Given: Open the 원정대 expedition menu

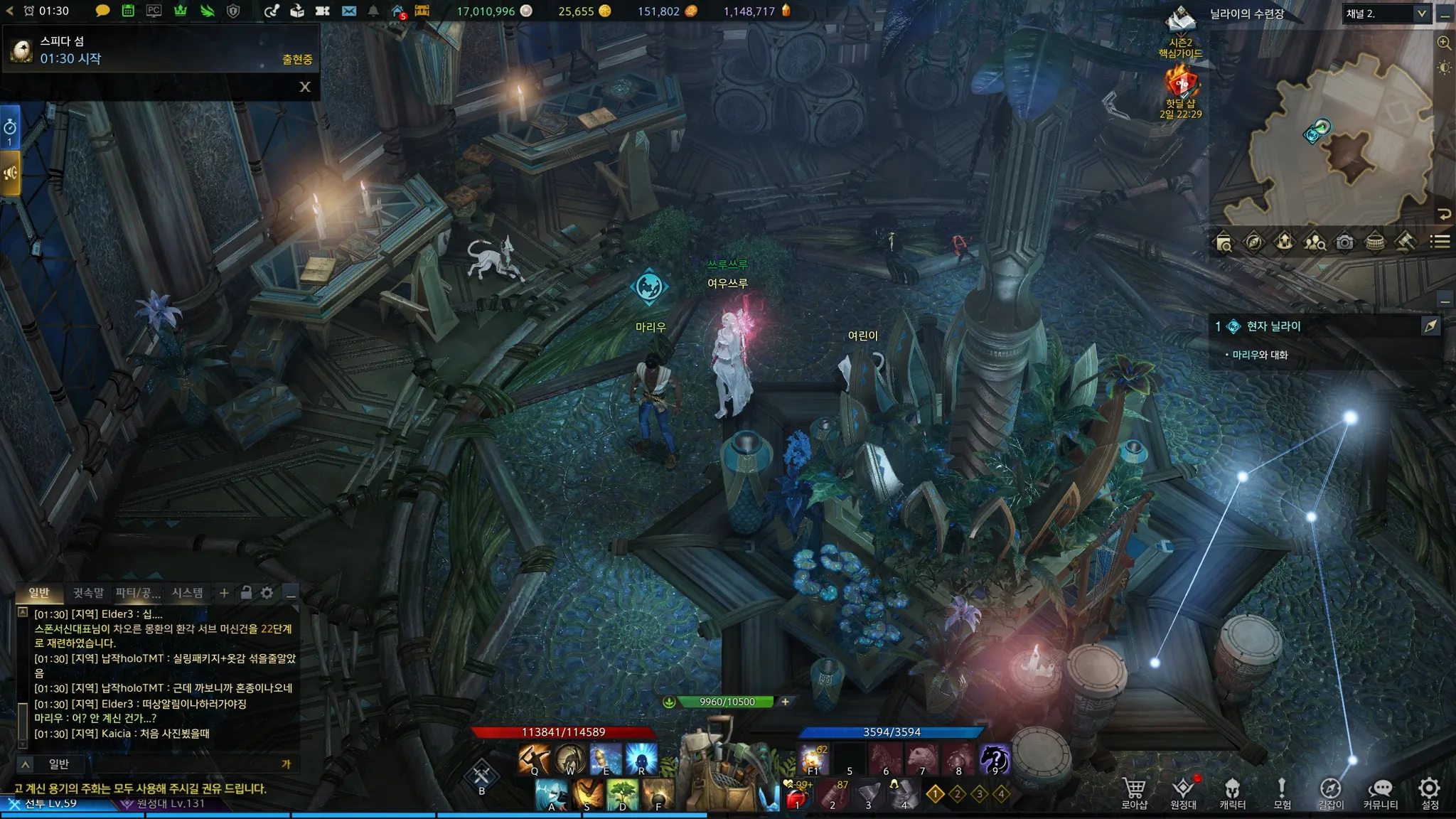Looking at the screenshot, I should (x=1183, y=792).
